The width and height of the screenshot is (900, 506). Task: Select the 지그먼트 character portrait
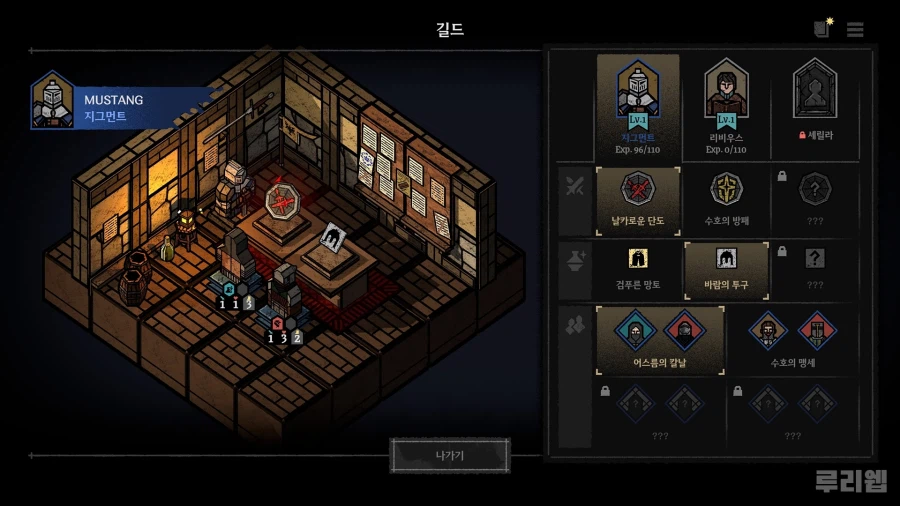pyautogui.click(x=637, y=106)
